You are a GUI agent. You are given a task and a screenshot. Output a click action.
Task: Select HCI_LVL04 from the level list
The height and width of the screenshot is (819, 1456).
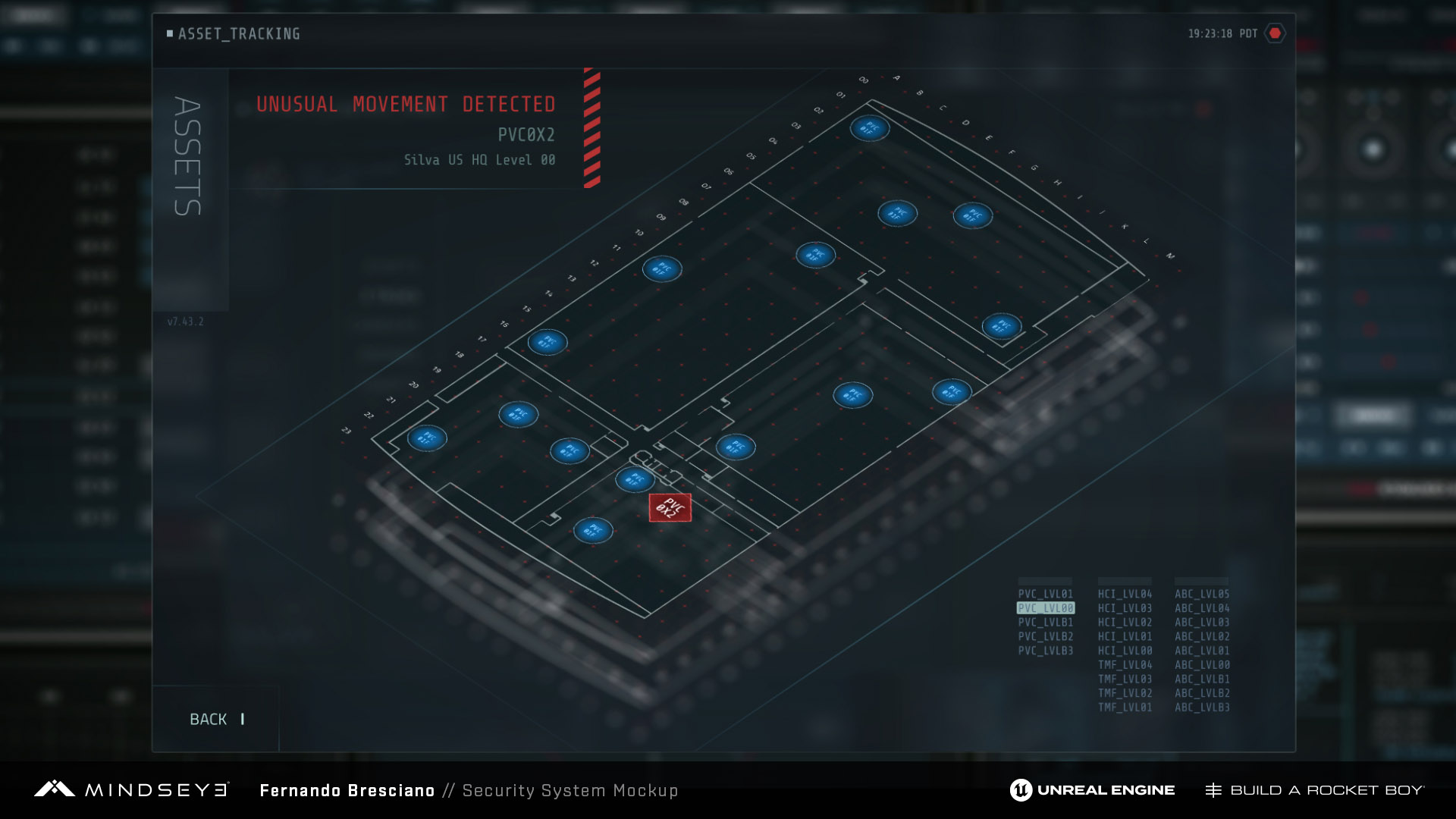(1125, 595)
